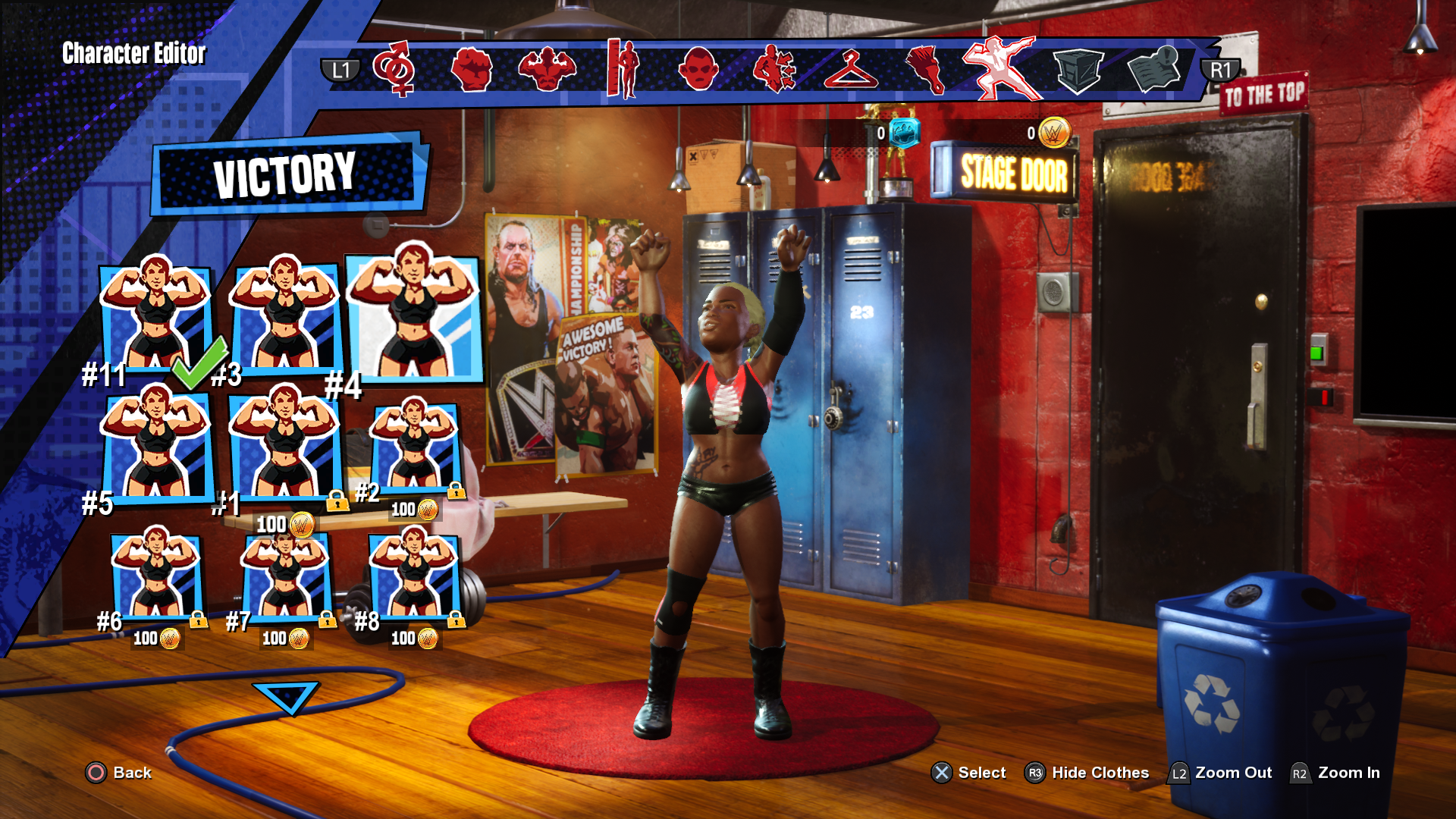The width and height of the screenshot is (1456, 819).
Task: Open the crate box tab
Action: [x=1078, y=70]
